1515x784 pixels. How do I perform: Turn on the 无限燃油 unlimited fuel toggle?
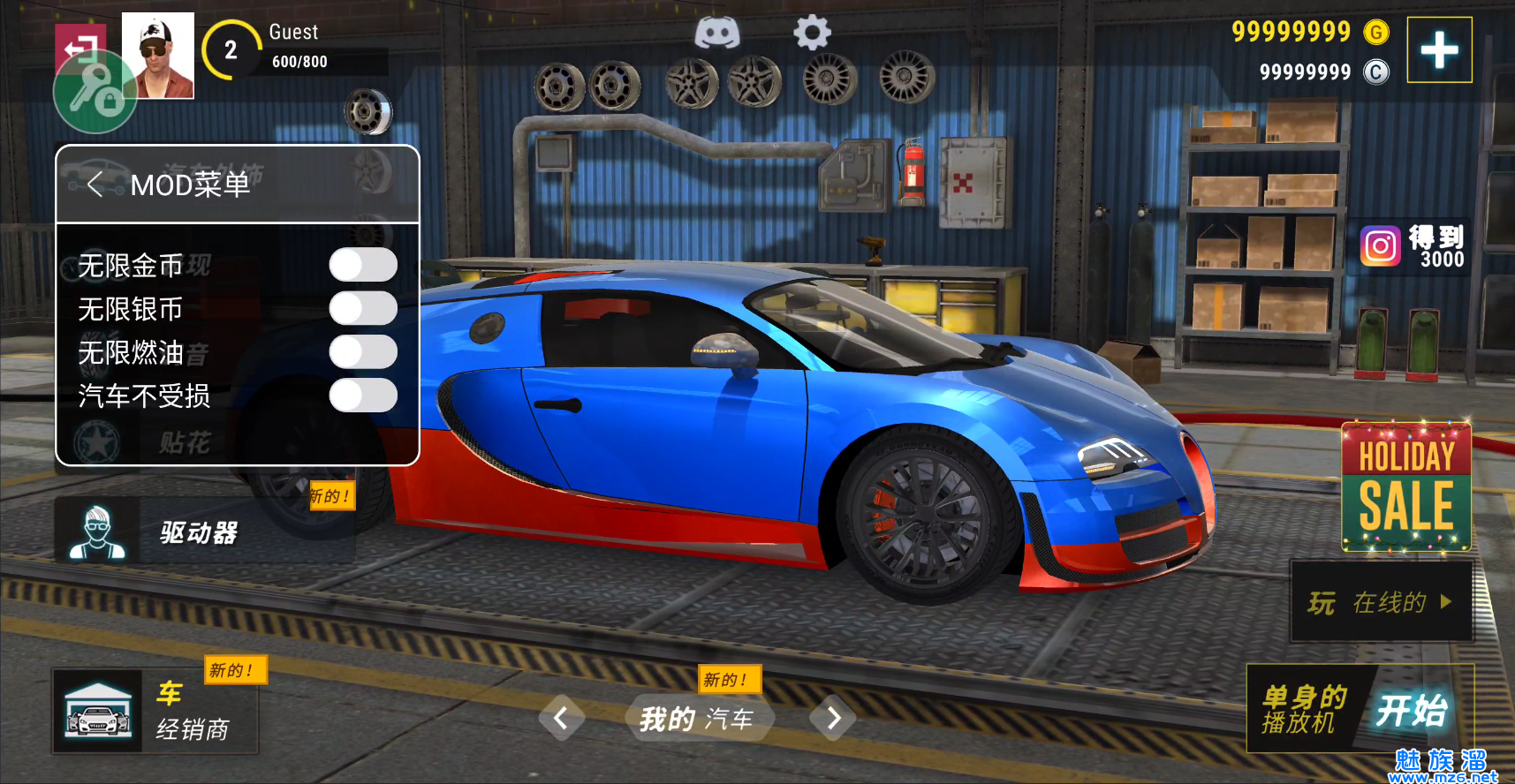point(363,351)
